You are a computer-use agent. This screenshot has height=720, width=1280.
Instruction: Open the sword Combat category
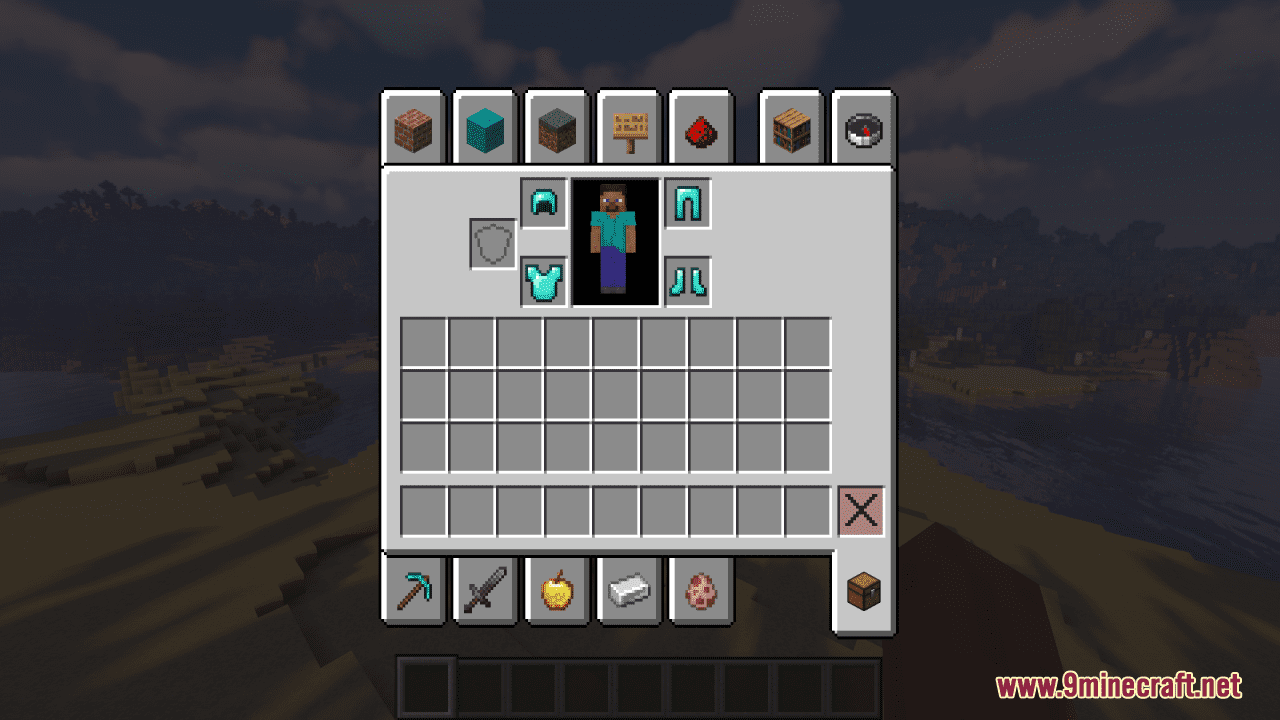click(485, 592)
